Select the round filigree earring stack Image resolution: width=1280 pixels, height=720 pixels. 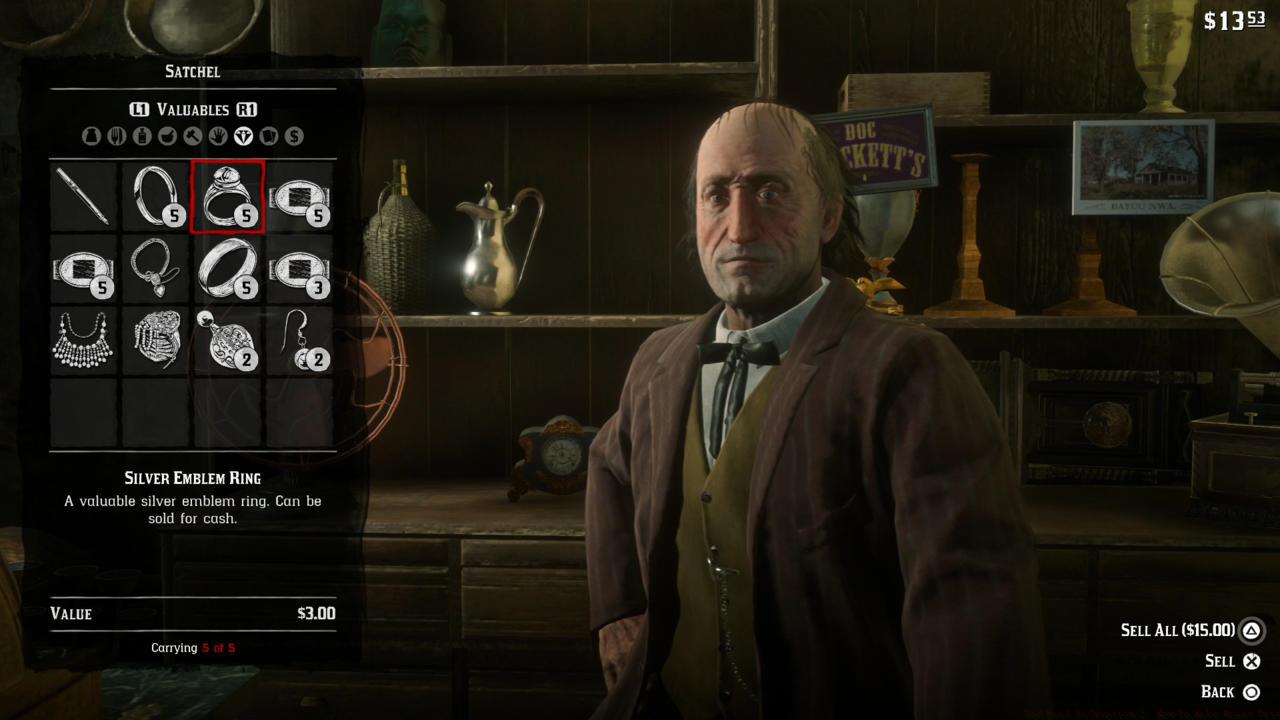pyautogui.click(x=228, y=341)
